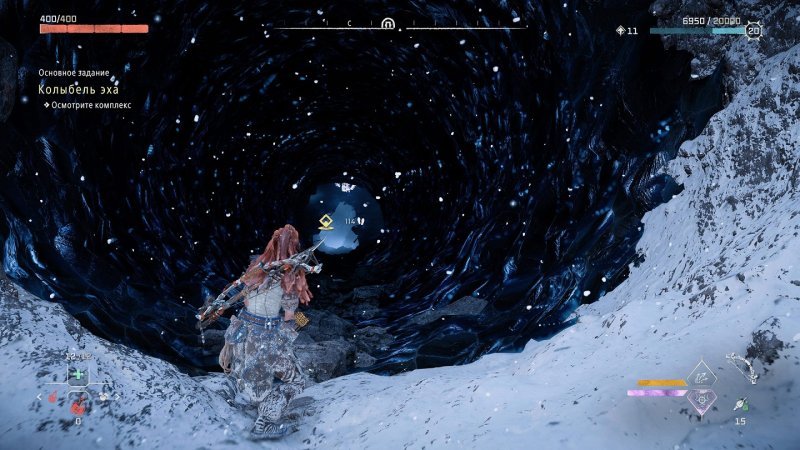Image resolution: width=800 pixels, height=450 pixels.
Task: Cycle quick slot with the left arrow
Action: pos(41,397)
